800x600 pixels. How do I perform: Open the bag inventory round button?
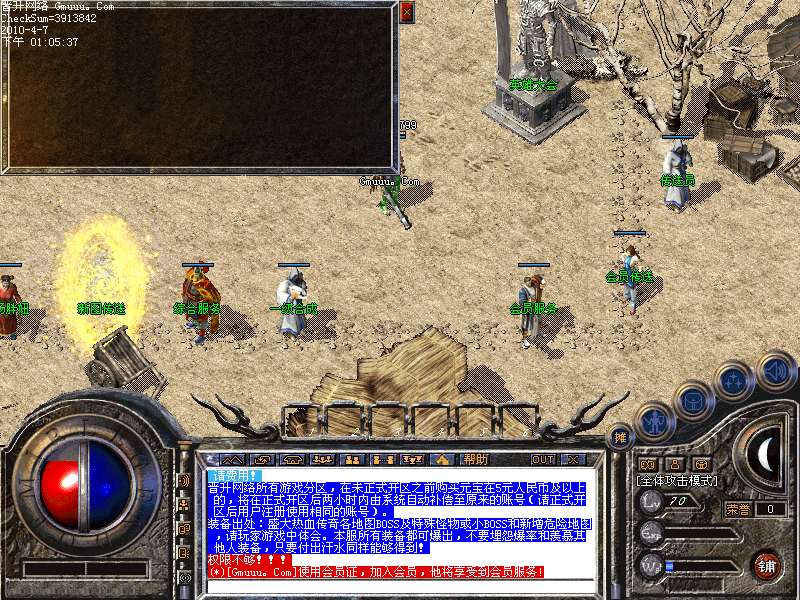pos(693,401)
